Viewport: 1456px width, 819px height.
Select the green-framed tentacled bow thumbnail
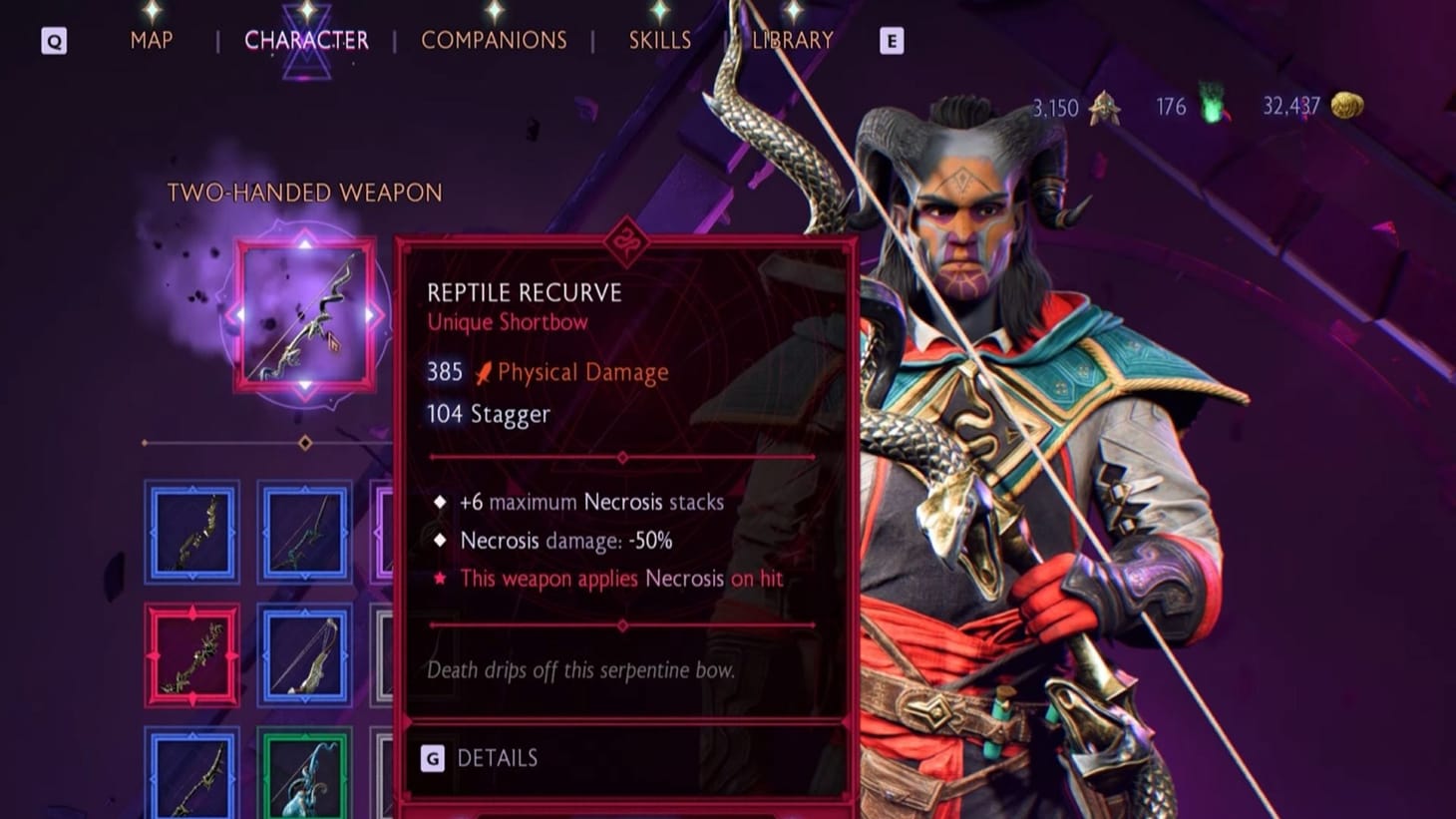(x=304, y=781)
